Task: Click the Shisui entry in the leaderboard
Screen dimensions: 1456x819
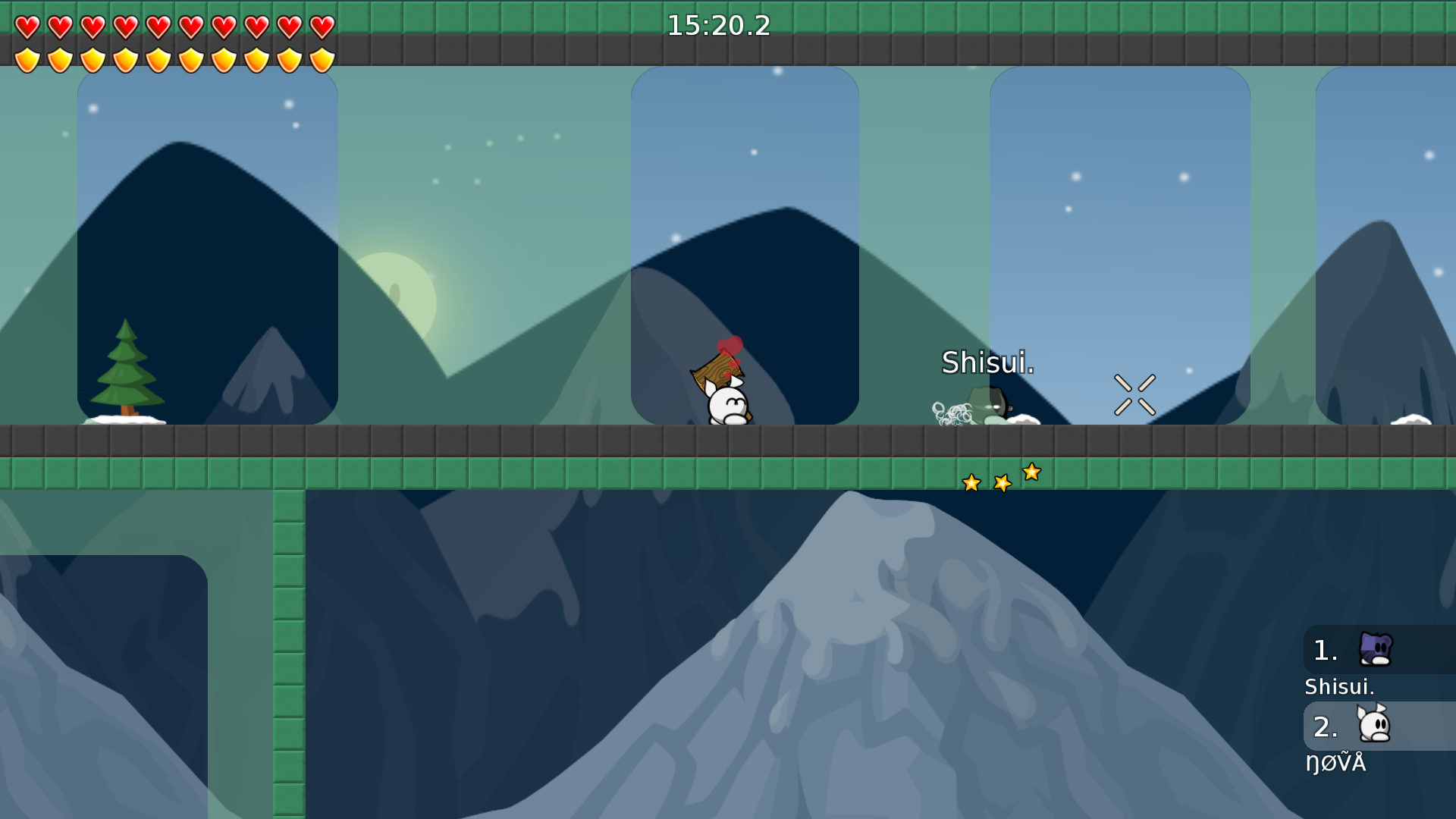Action: pyautogui.click(x=1339, y=687)
